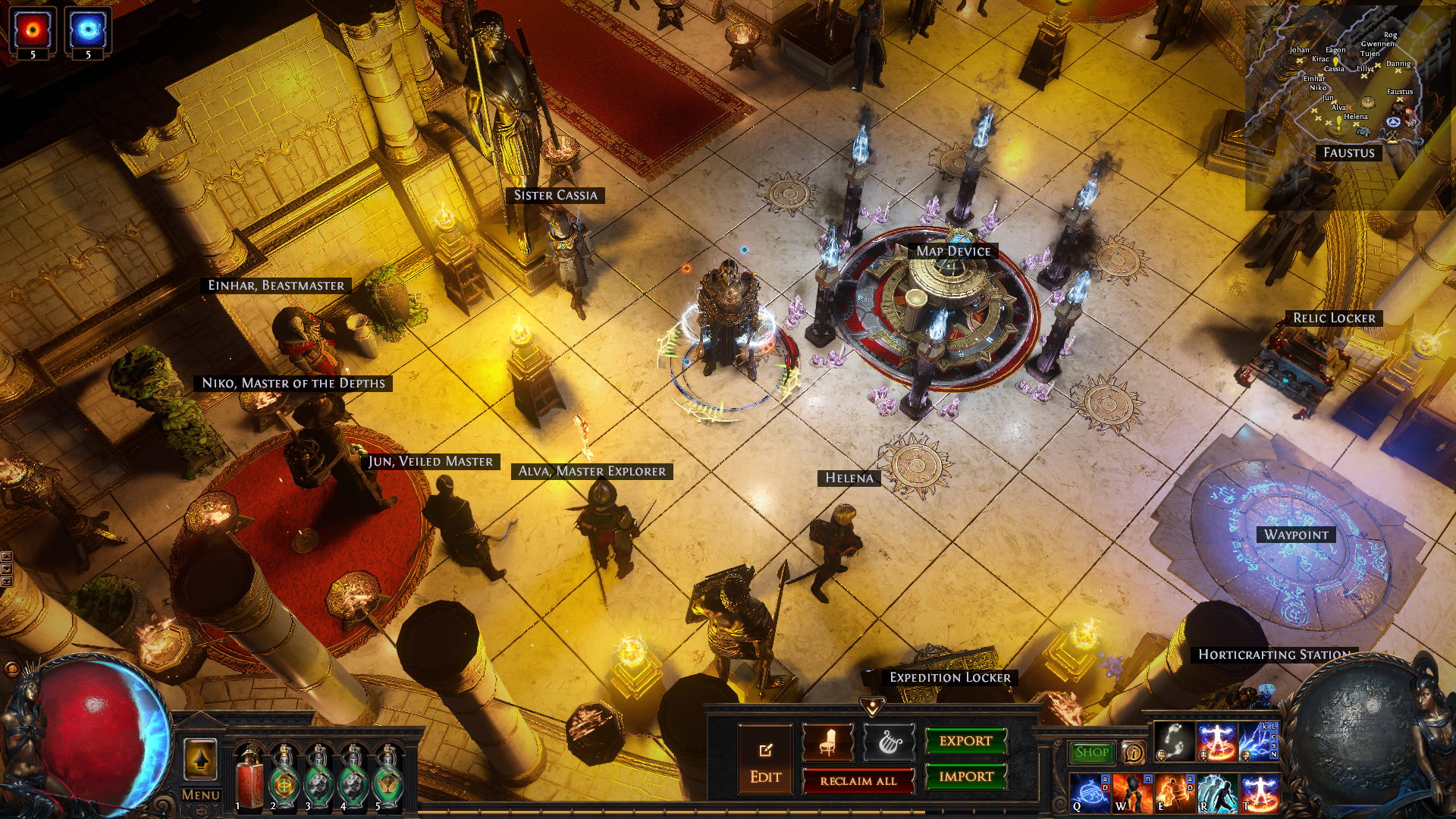Open the lyre music button
Screen dimensions: 1456x819
pyautogui.click(x=889, y=742)
